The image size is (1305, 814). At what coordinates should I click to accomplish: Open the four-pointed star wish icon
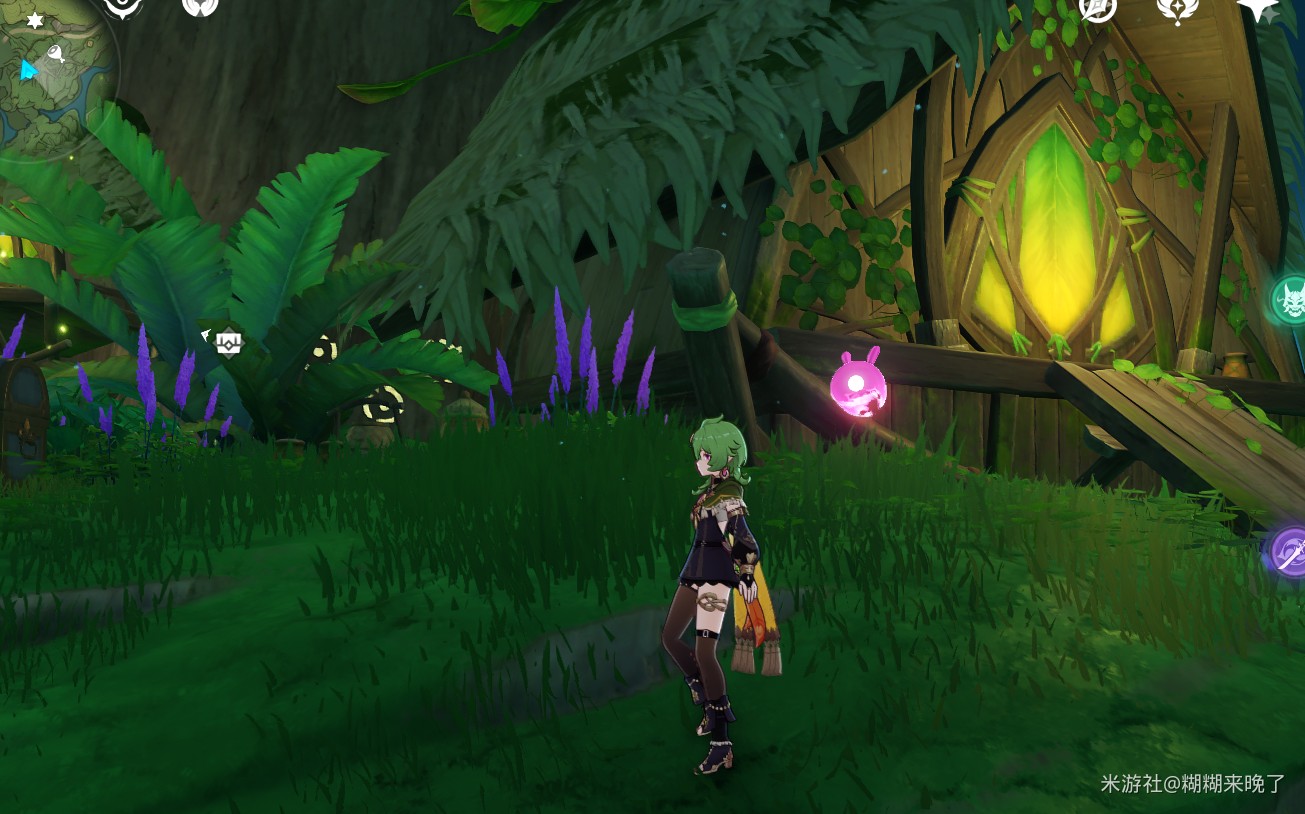point(1258,8)
